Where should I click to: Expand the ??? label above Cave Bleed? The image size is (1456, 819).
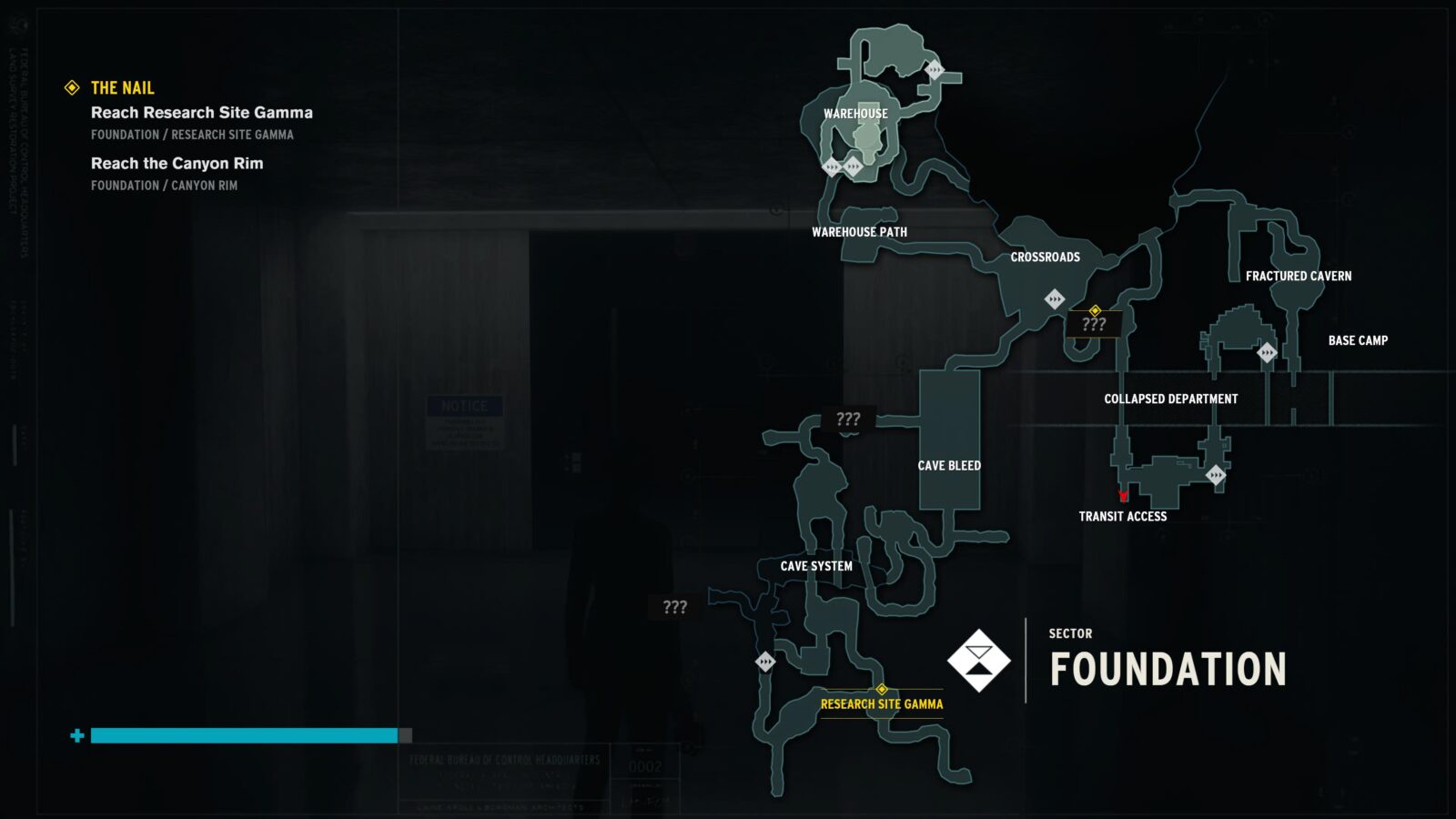click(848, 420)
